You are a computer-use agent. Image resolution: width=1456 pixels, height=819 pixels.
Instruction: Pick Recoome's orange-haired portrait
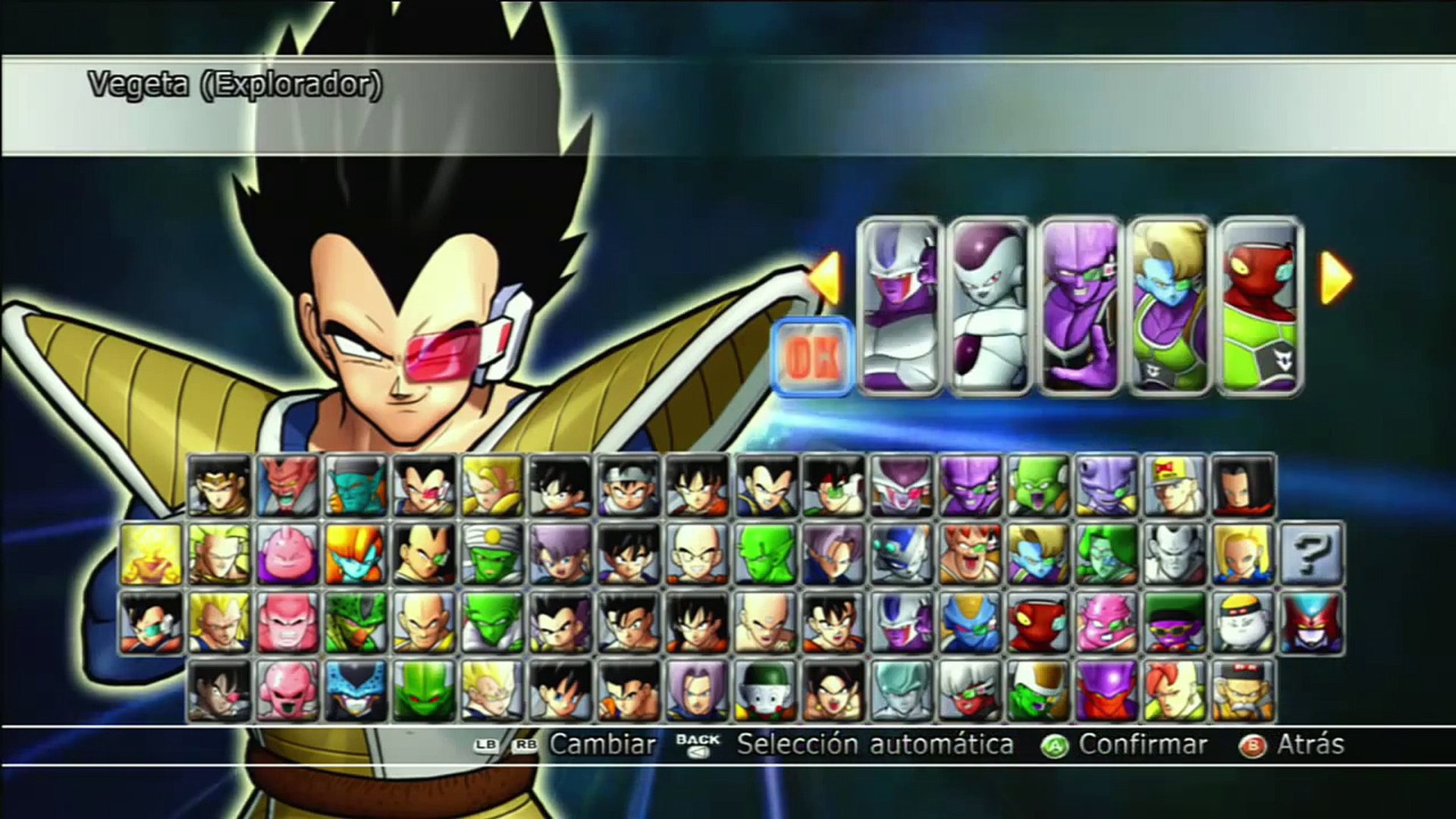pos(970,554)
